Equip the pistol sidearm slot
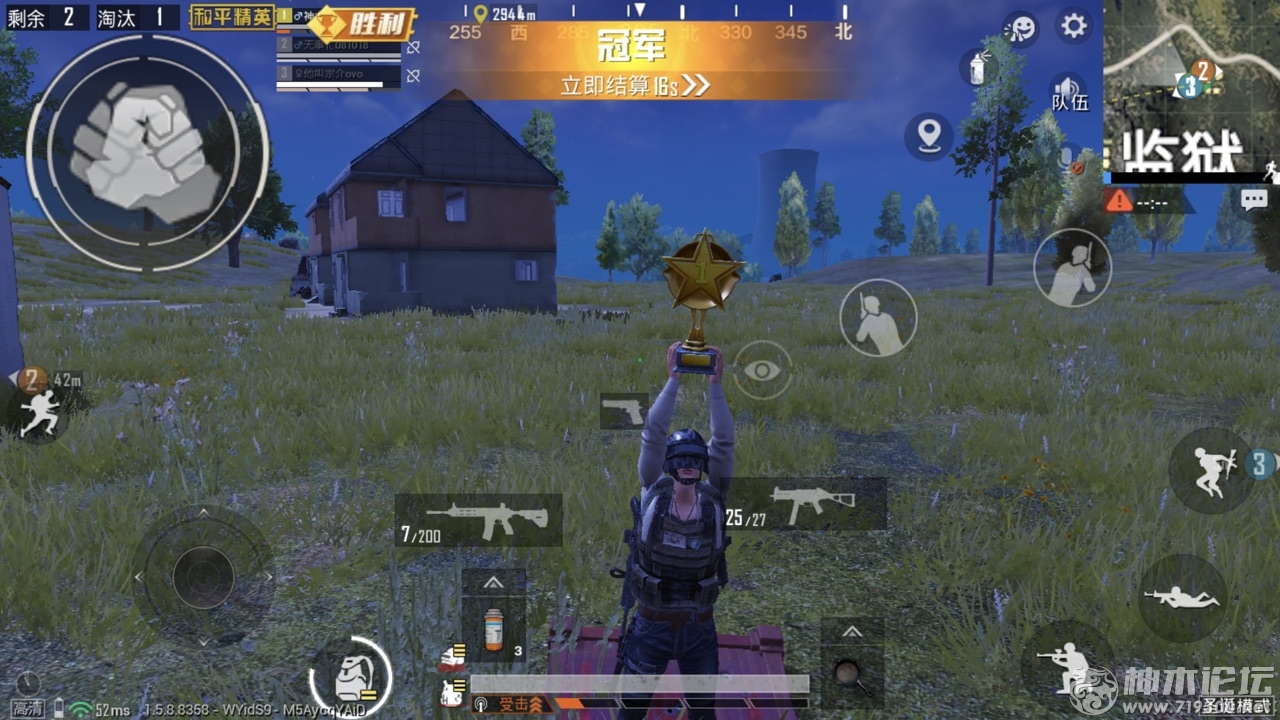 pyautogui.click(x=624, y=411)
